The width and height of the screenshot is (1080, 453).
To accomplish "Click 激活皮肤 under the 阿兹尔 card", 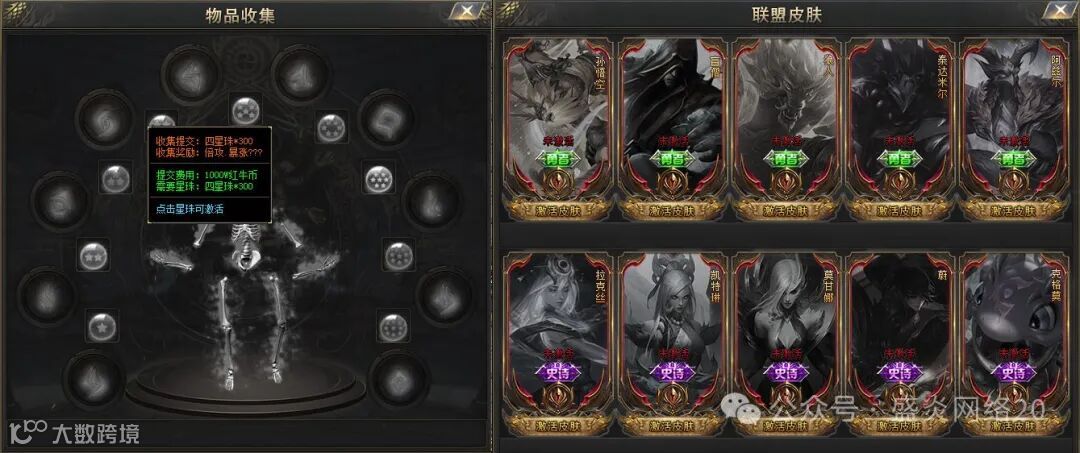I will pos(1013,210).
